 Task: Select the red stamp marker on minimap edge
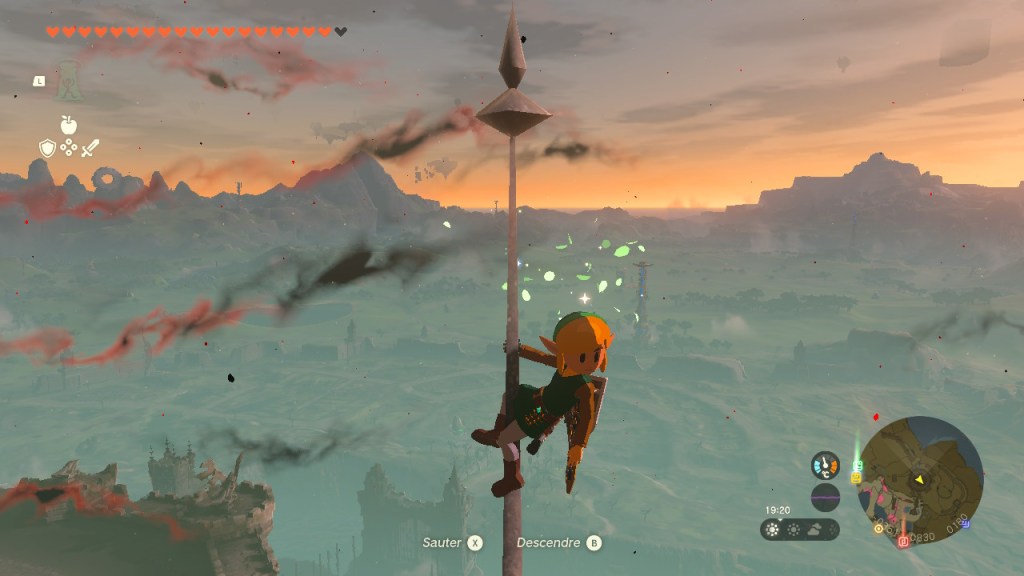(x=903, y=541)
